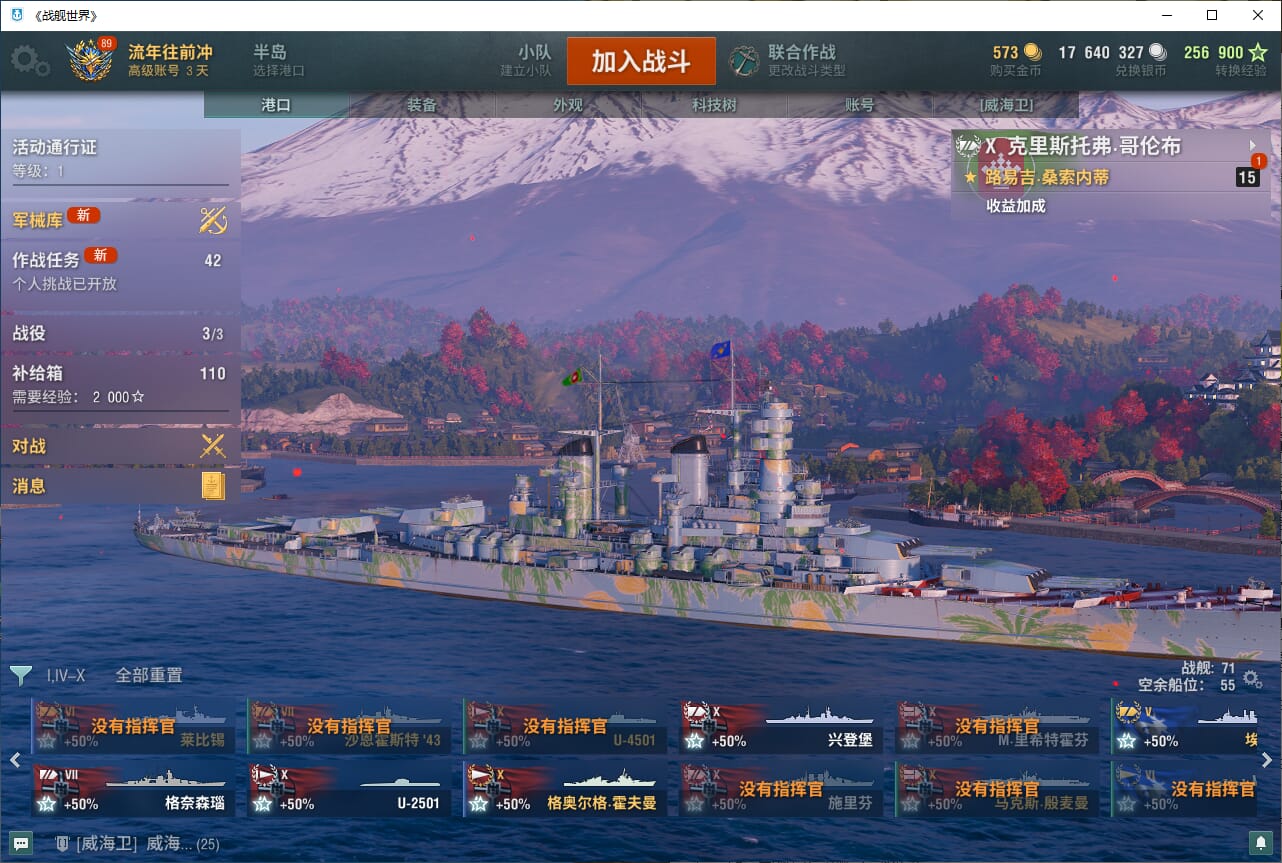
Task: Switch to the 装备 tab
Action: click(422, 105)
